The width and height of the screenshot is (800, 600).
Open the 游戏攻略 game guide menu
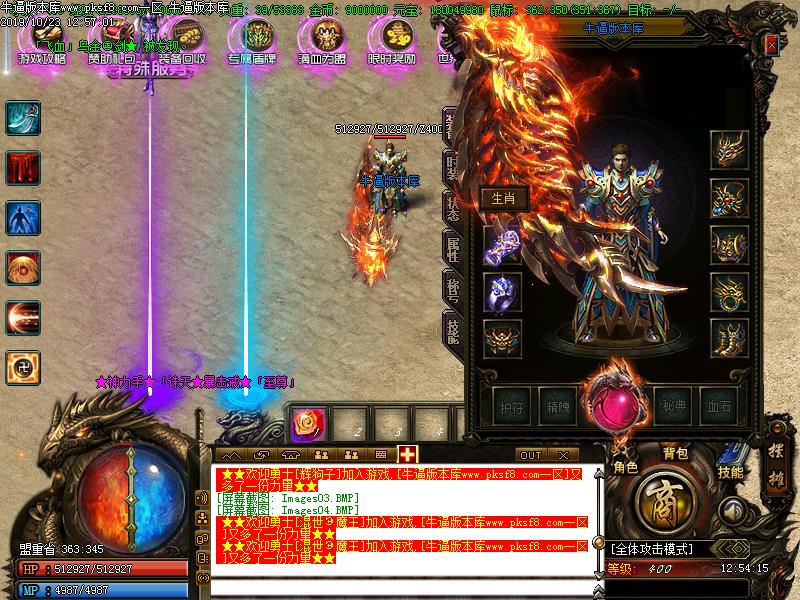[x=42, y=40]
